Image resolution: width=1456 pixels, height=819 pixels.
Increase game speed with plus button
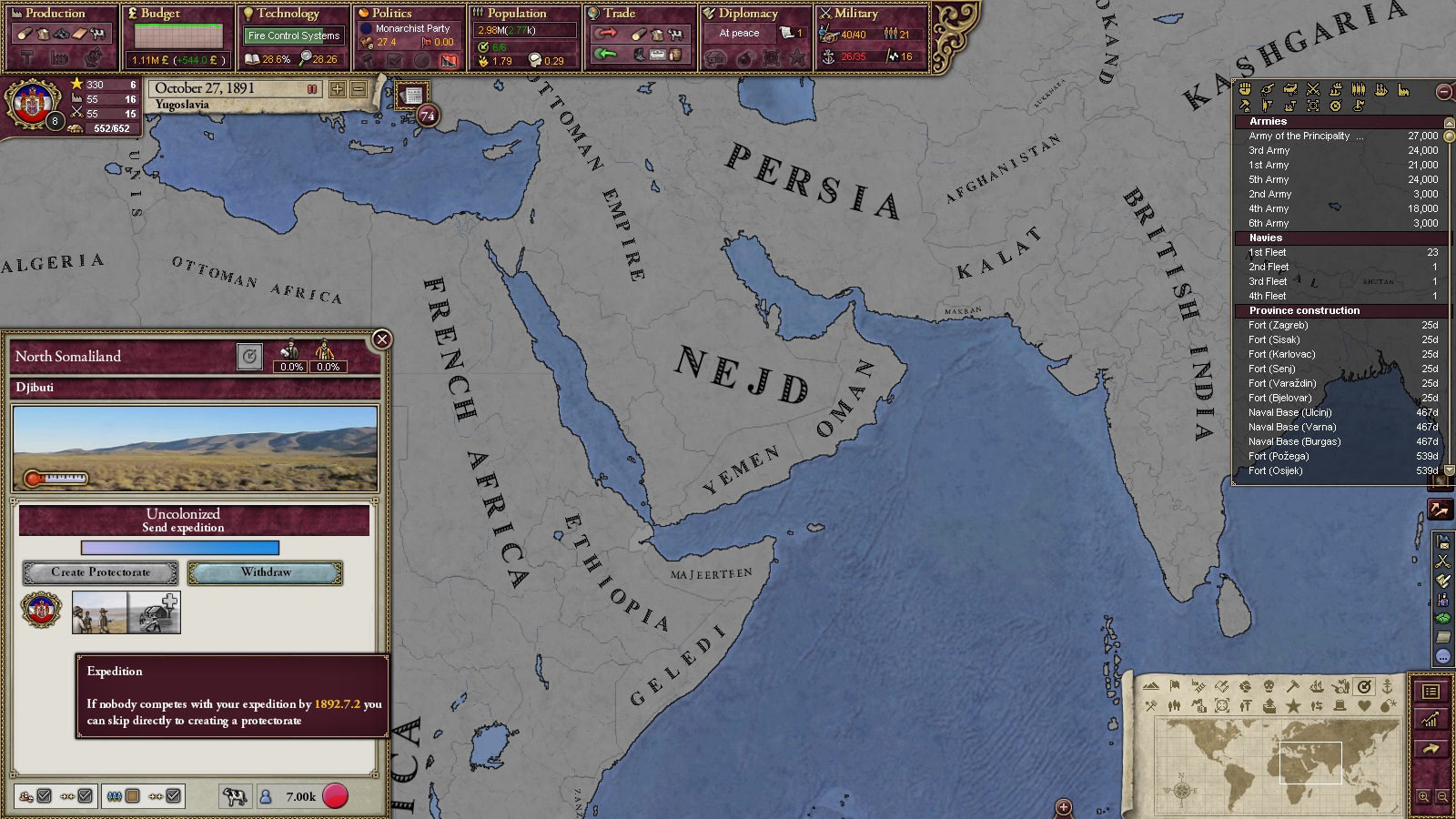(x=338, y=89)
